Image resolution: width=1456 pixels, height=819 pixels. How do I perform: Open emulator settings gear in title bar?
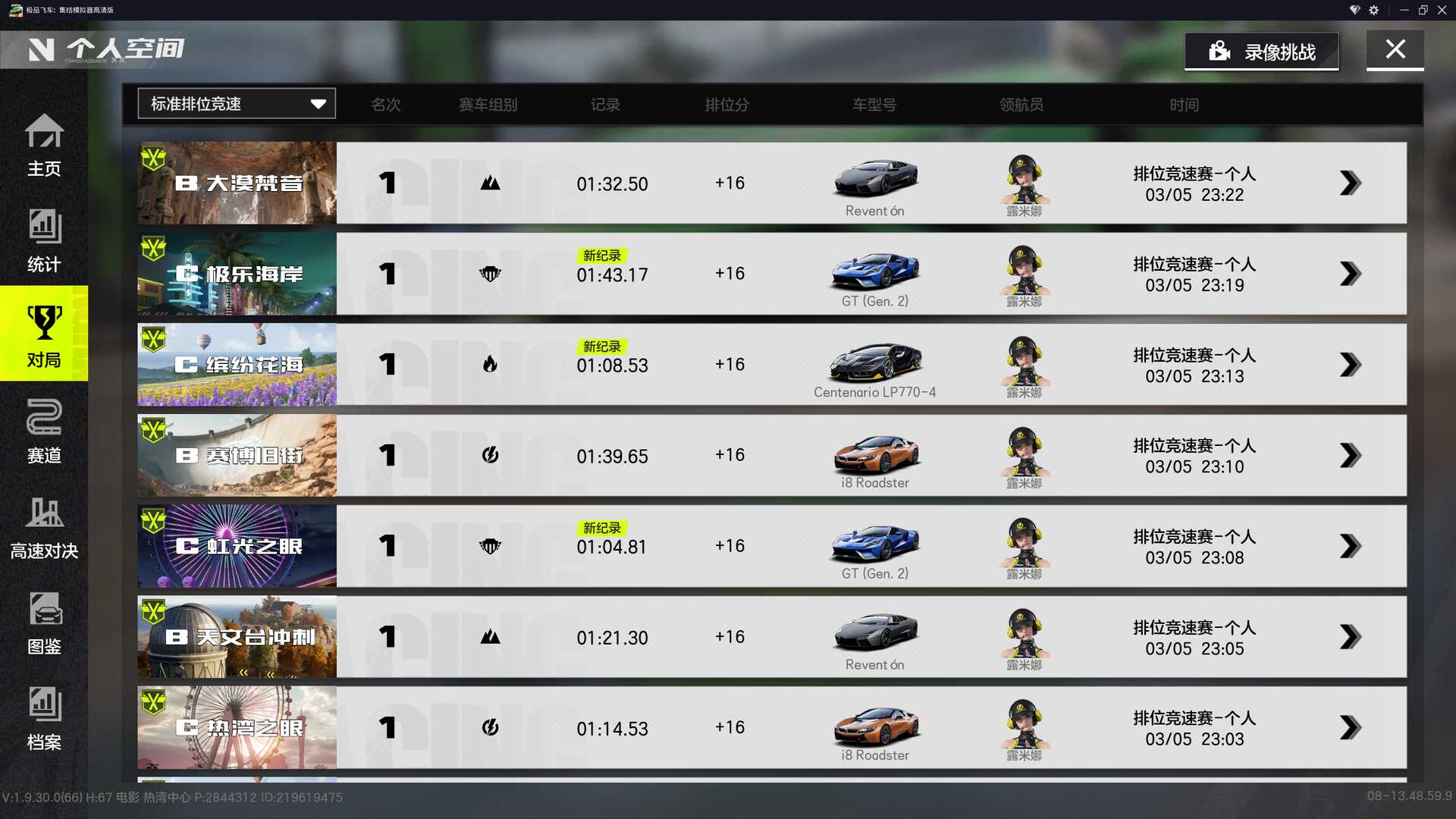click(1374, 10)
